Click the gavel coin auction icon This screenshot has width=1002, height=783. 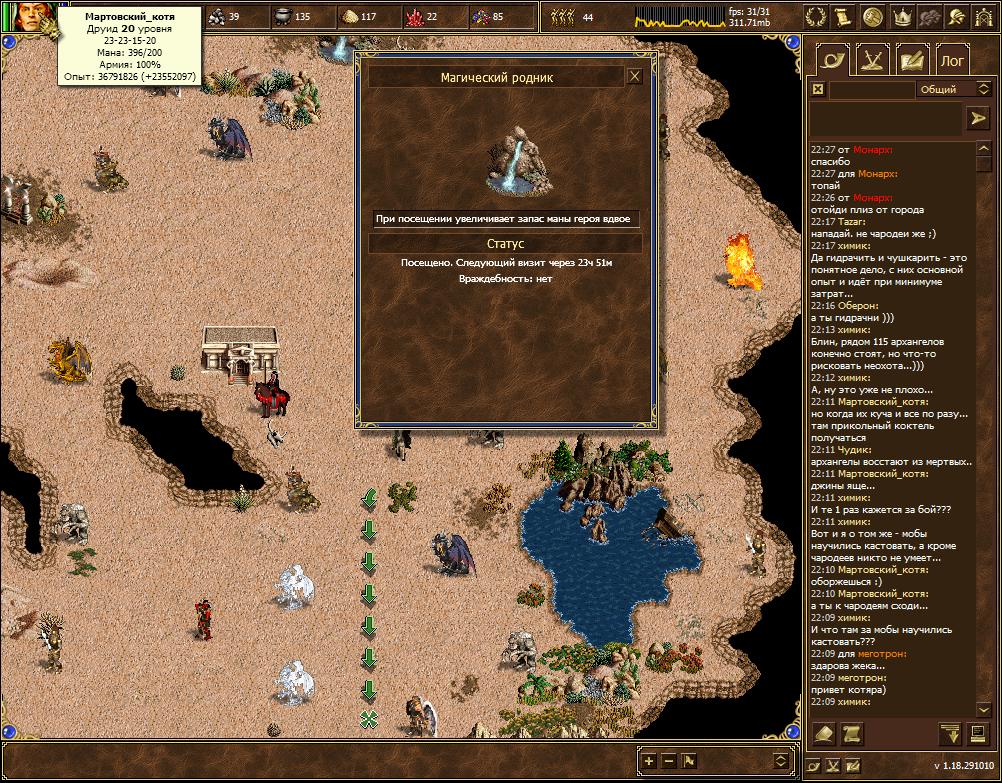(x=873, y=17)
